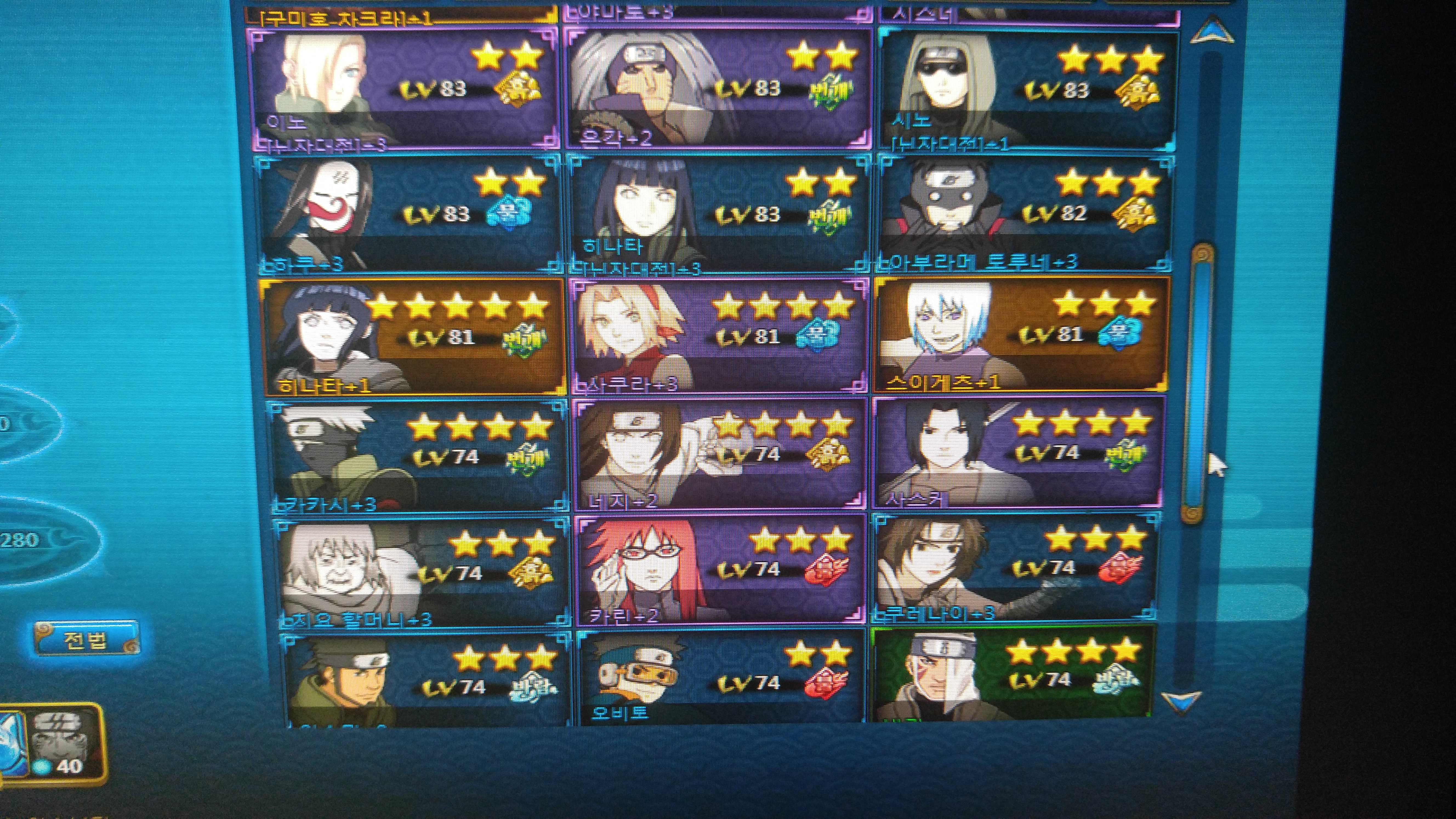Choose the 은각+2 ninja card
This screenshot has height=819, width=1456.
pyautogui.click(x=718, y=88)
